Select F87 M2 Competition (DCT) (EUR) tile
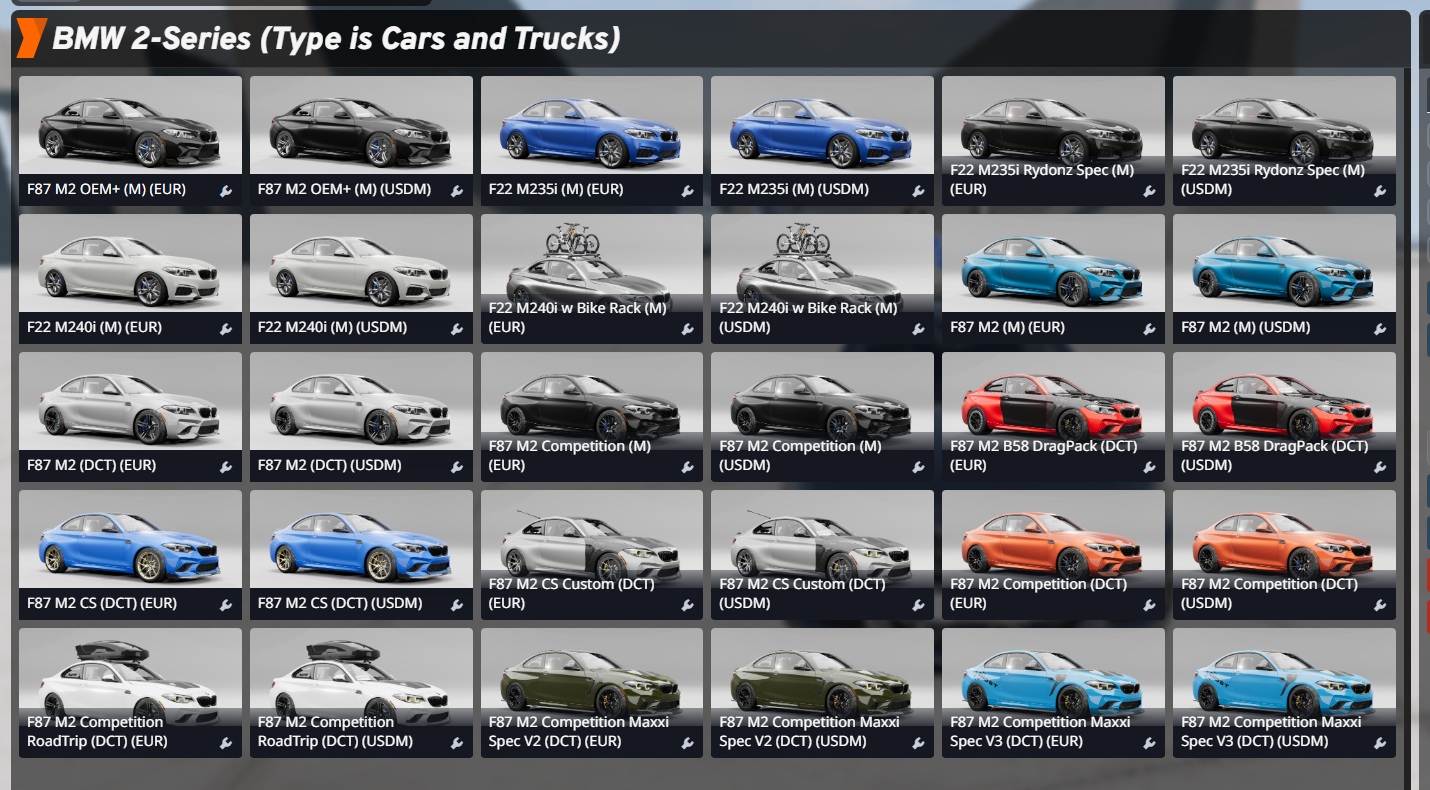This screenshot has height=790, width=1430. pyautogui.click(x=1053, y=544)
